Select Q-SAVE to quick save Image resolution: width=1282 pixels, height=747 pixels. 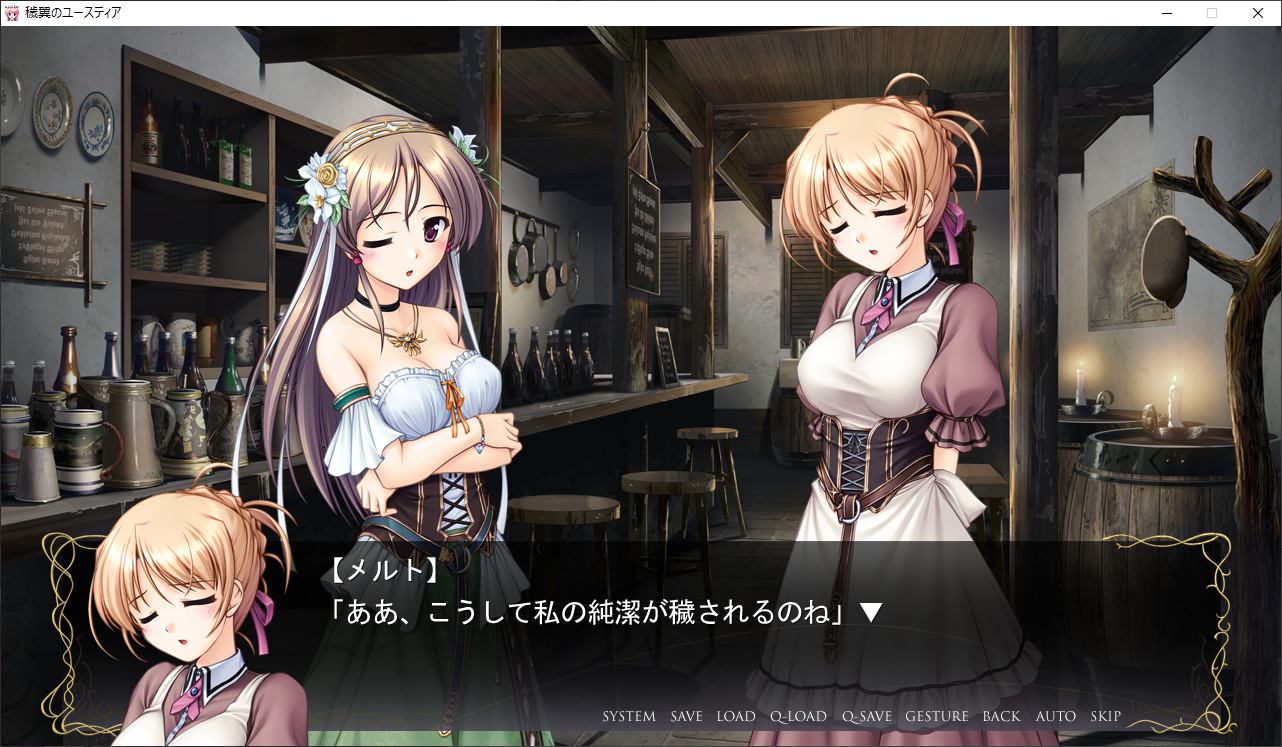point(866,716)
